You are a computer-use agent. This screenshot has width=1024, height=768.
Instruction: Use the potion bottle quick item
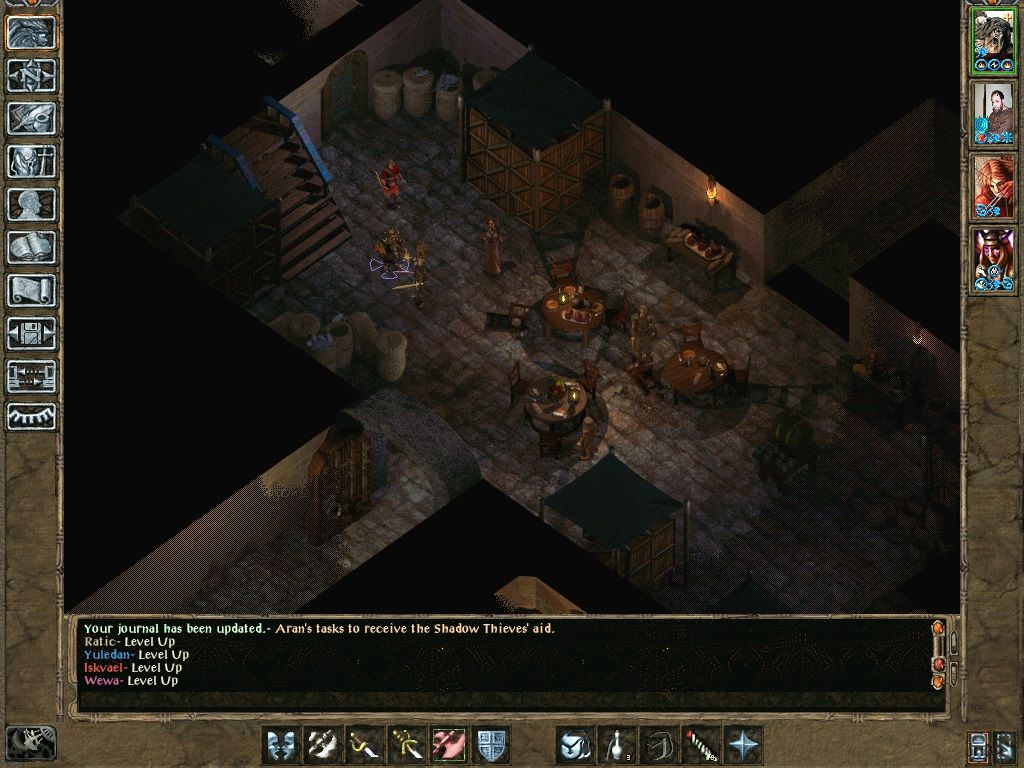click(x=618, y=745)
